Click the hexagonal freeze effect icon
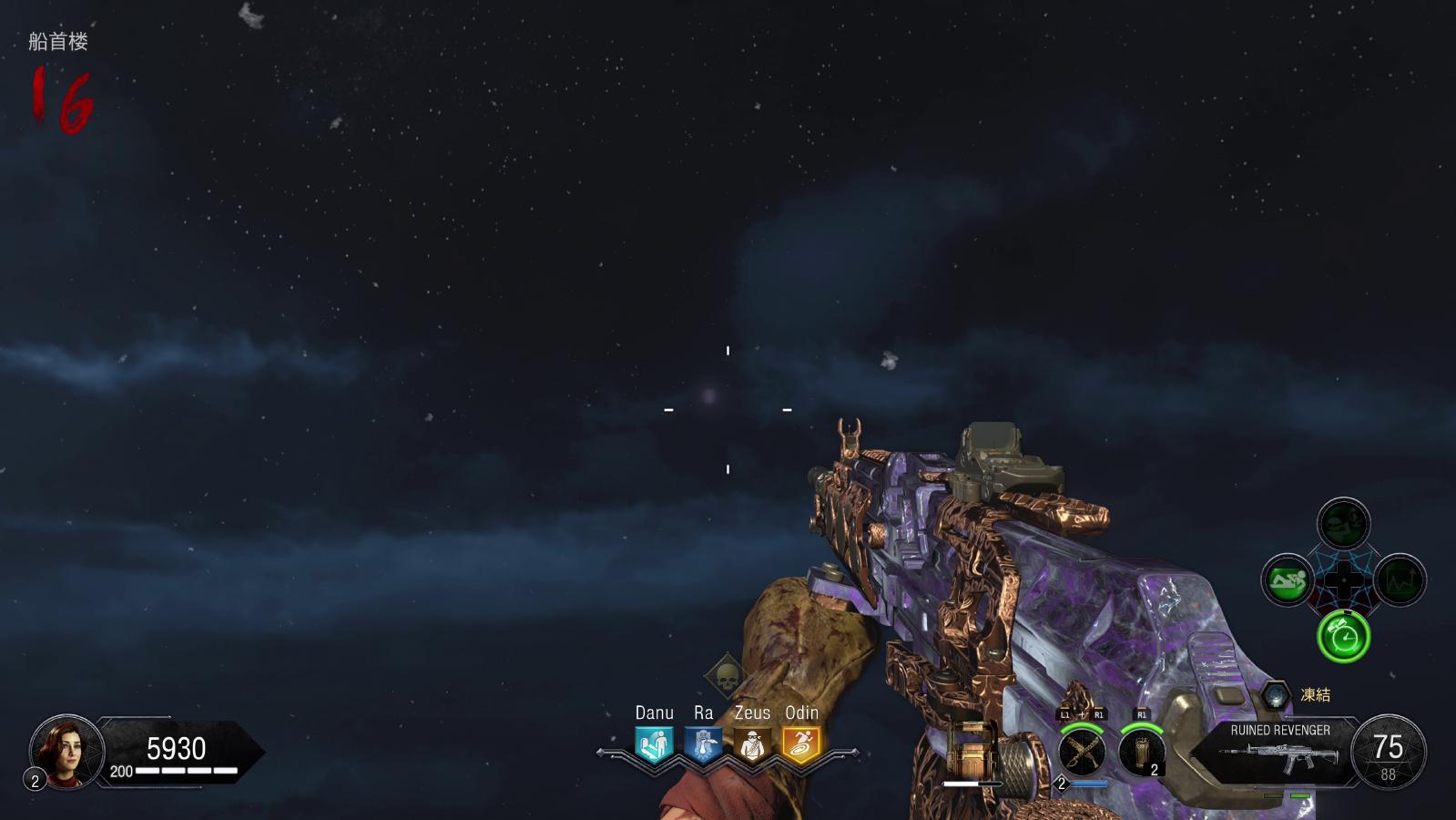Viewport: 1456px width, 820px height. [1275, 695]
